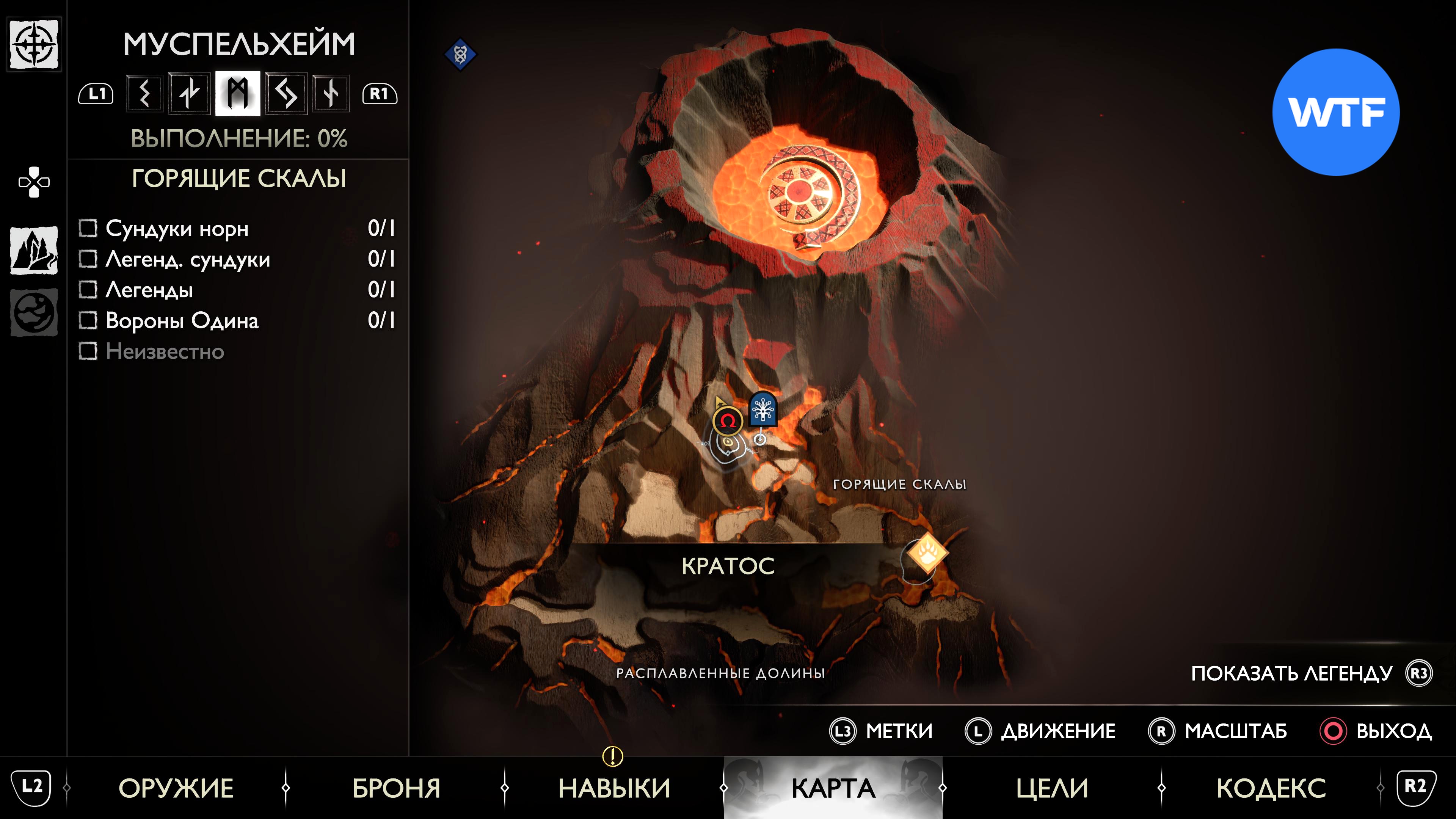The width and height of the screenshot is (1456, 819).
Task: Select the blue mystic gateway tree marker
Action: [763, 408]
